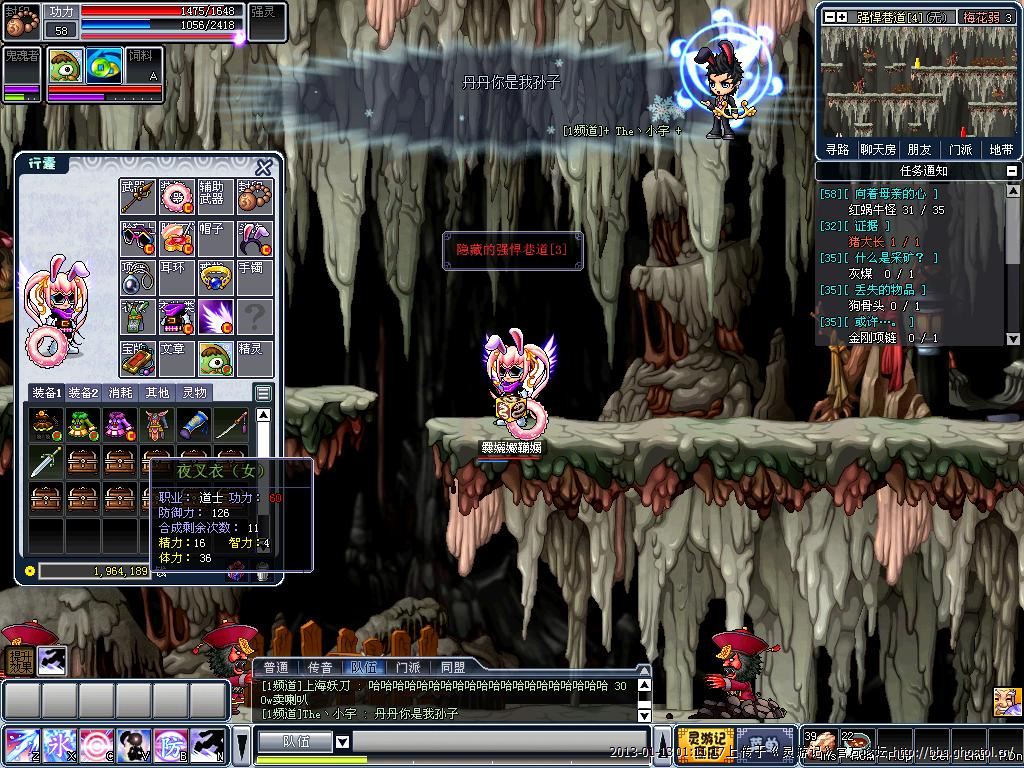Open the 朋友 friends list
This screenshot has height=768, width=1024.
[919, 149]
